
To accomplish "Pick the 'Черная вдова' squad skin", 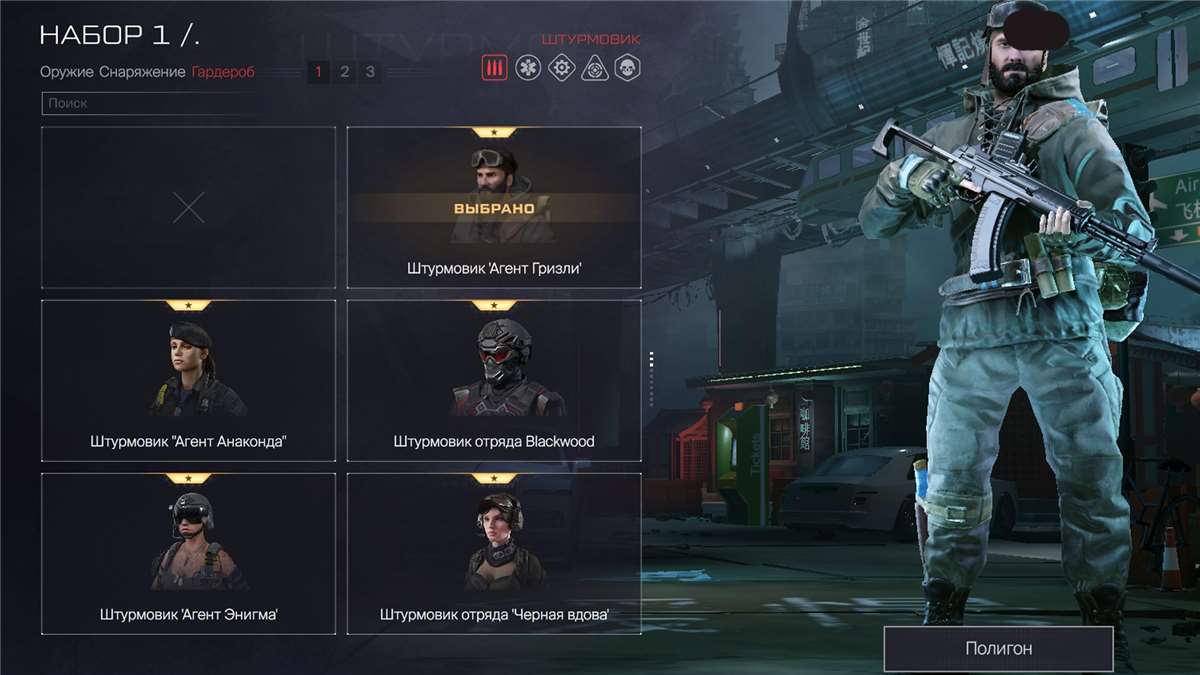I will (494, 553).
